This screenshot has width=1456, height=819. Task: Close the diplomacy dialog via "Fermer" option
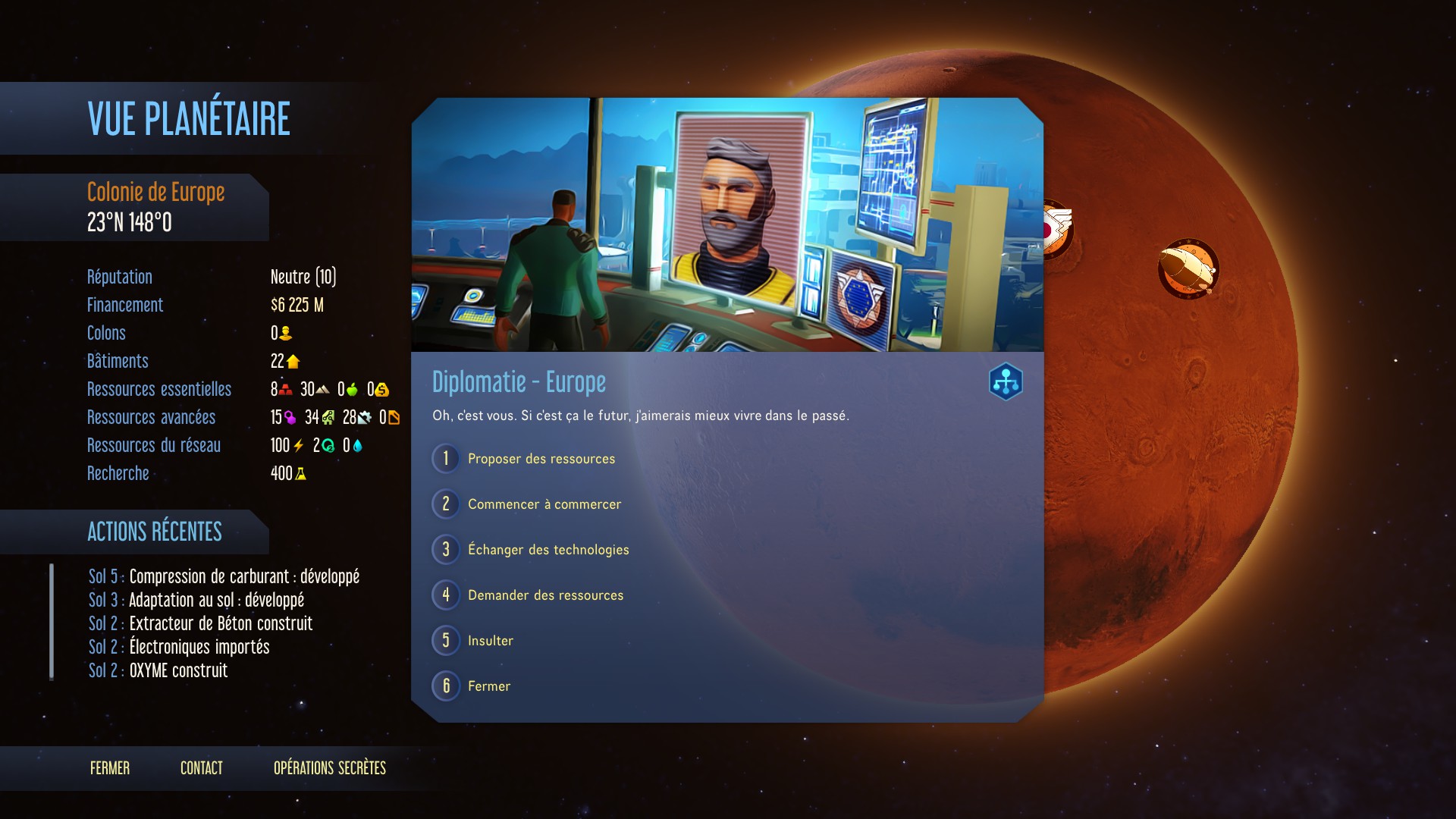pyautogui.click(x=488, y=686)
